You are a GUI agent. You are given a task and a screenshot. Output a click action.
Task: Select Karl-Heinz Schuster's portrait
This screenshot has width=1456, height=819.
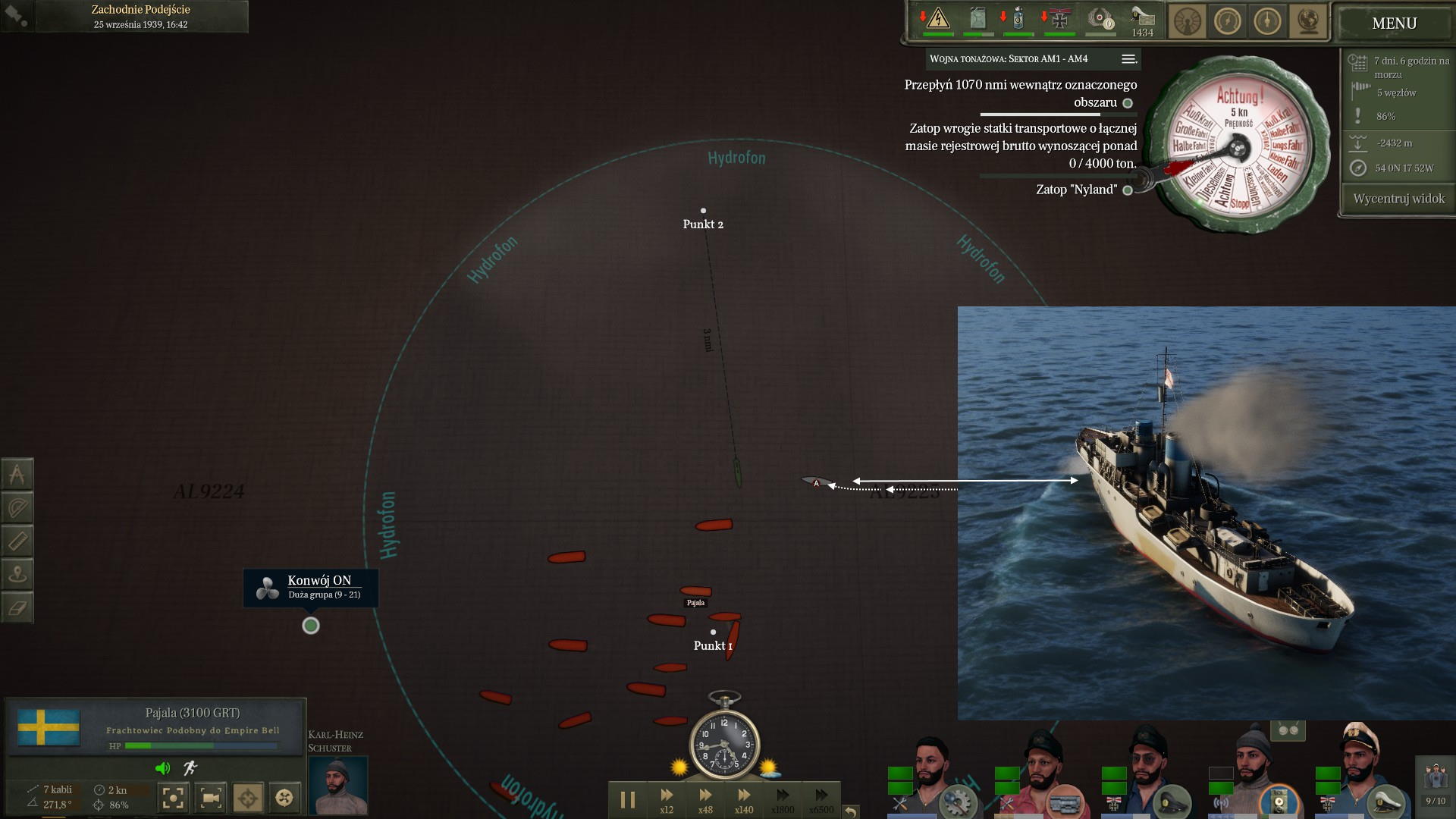(x=337, y=785)
